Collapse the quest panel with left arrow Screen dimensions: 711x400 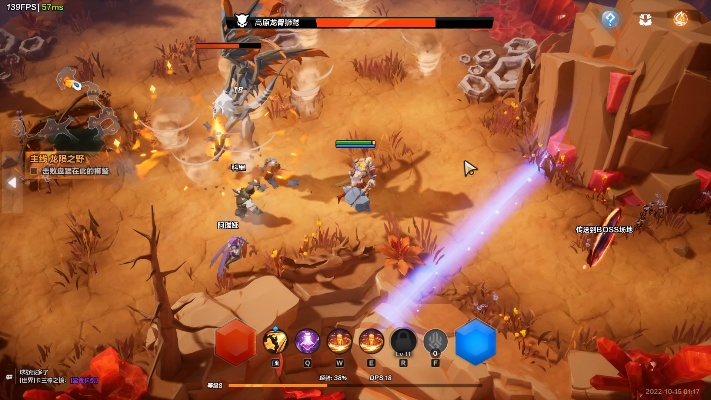tap(11, 183)
